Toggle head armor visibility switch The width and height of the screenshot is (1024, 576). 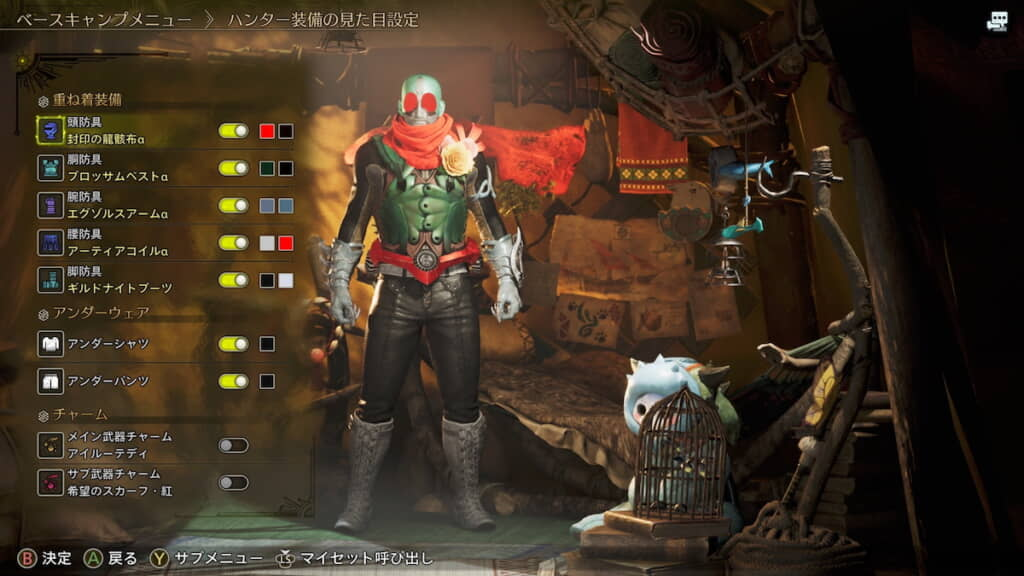coord(234,131)
